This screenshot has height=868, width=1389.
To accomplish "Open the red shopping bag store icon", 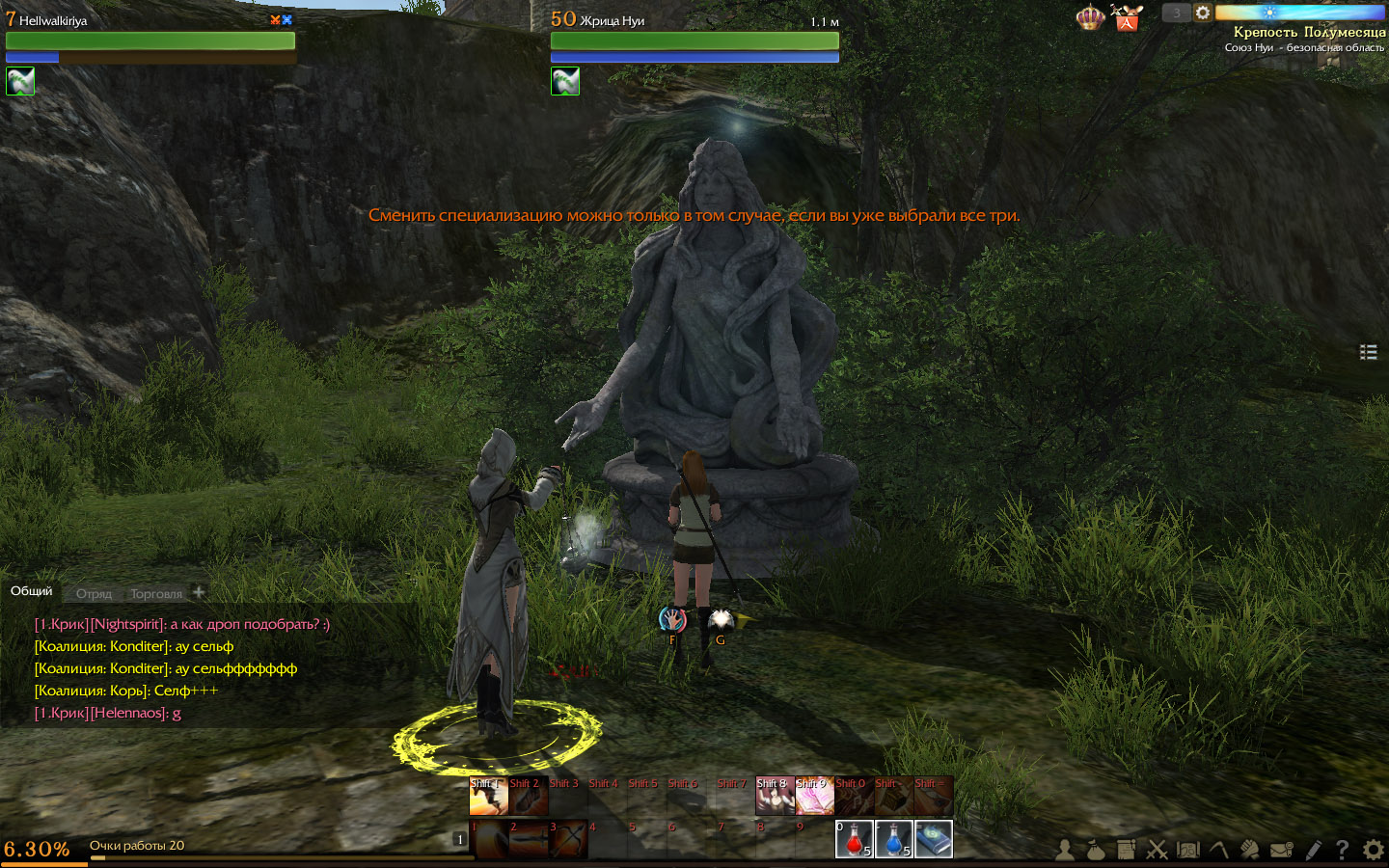I will [x=1126, y=18].
